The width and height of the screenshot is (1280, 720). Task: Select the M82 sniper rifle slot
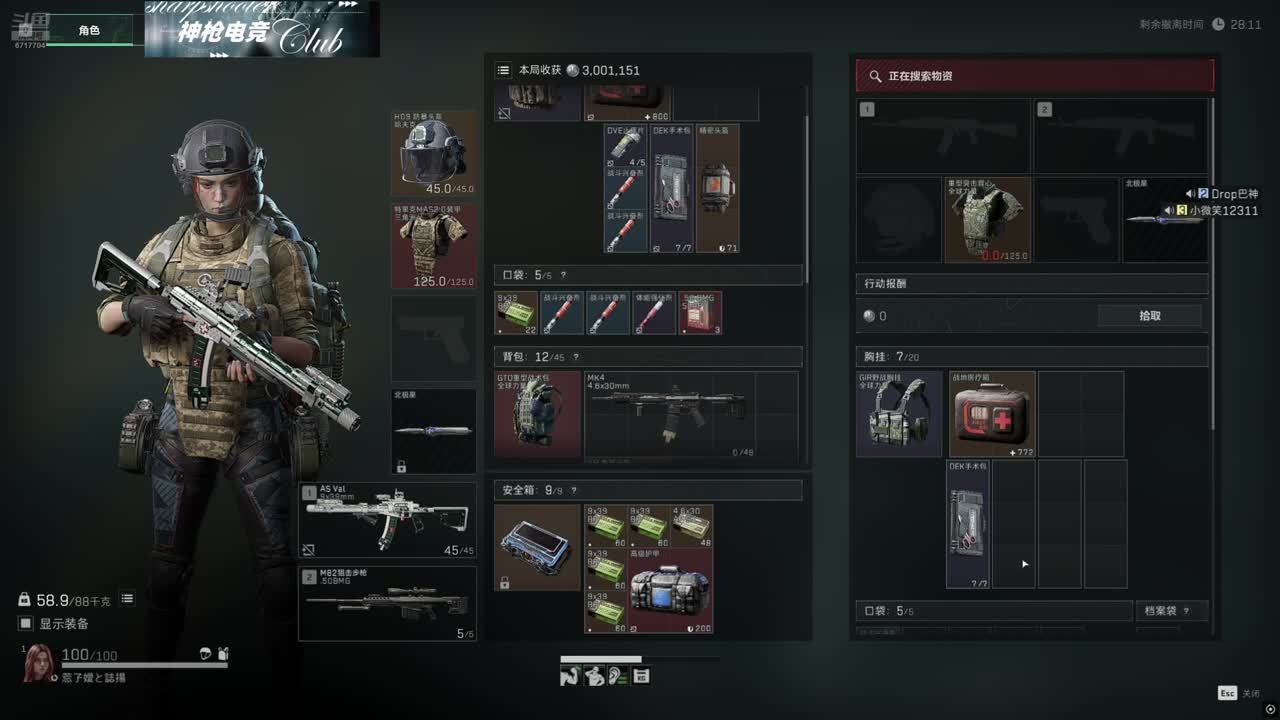[x=387, y=603]
